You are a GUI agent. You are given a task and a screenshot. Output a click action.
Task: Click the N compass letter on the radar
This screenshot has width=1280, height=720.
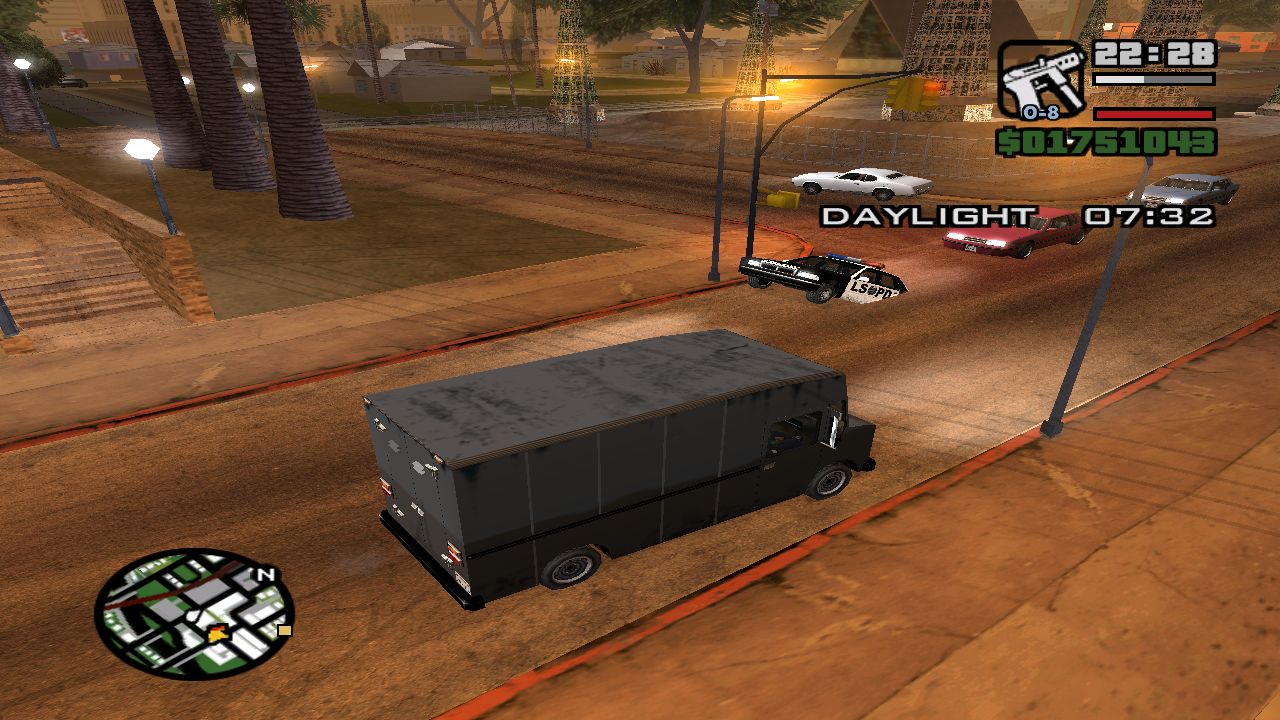pos(265,574)
